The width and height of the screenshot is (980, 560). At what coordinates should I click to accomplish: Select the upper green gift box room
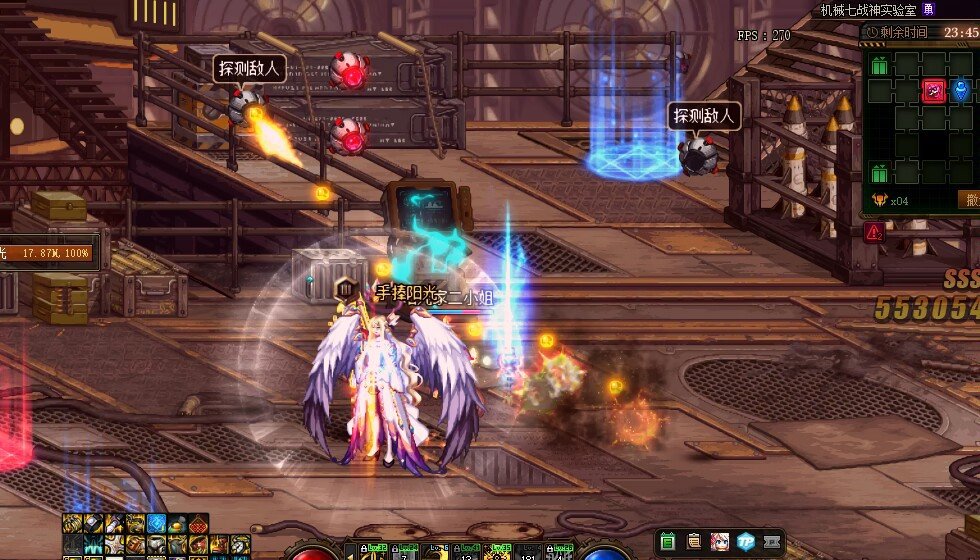880,66
